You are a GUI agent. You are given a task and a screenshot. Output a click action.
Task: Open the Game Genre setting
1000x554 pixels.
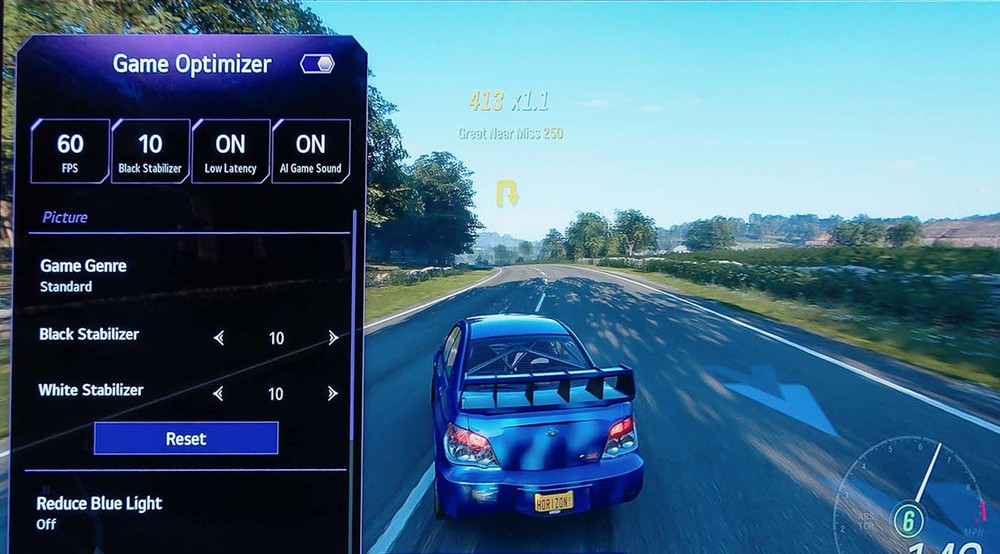tap(83, 275)
